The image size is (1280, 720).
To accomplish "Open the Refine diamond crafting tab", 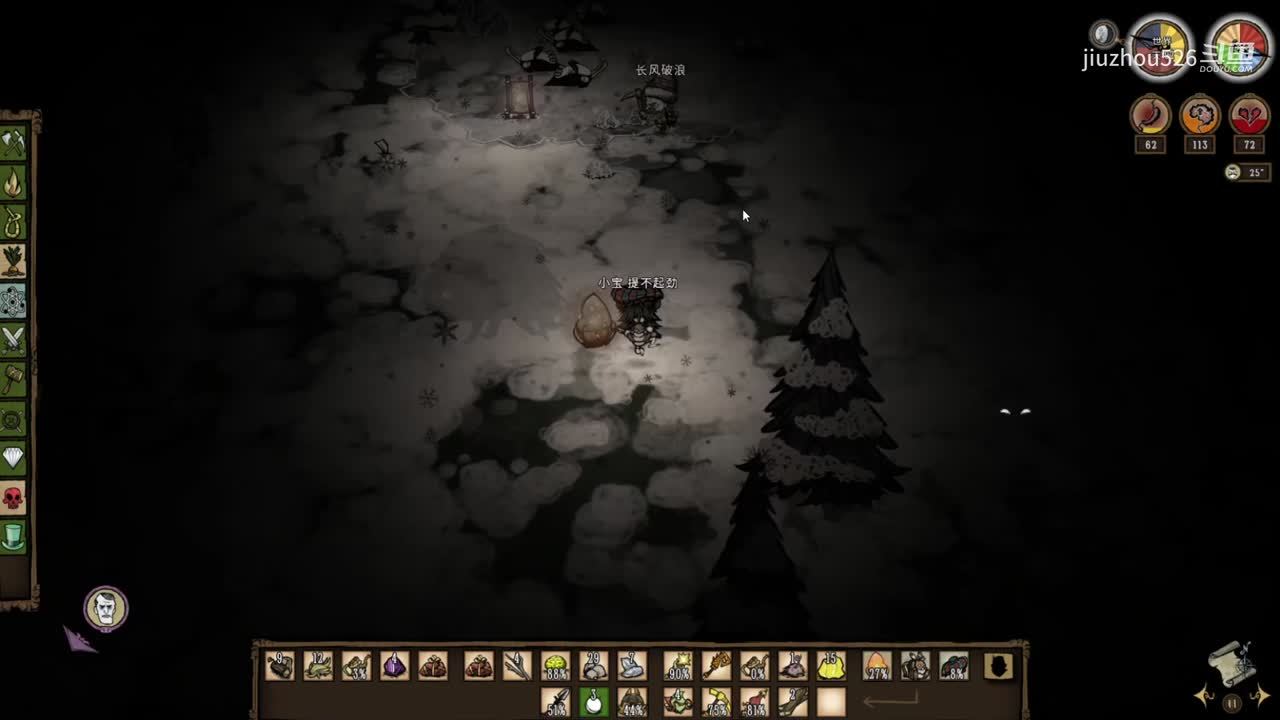I will coord(13,458).
